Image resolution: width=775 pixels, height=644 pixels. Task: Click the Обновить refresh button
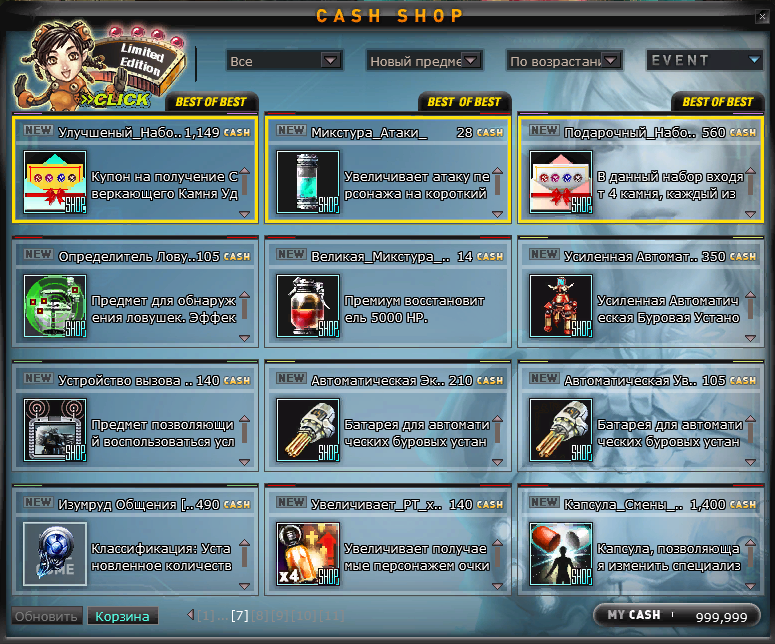point(46,616)
